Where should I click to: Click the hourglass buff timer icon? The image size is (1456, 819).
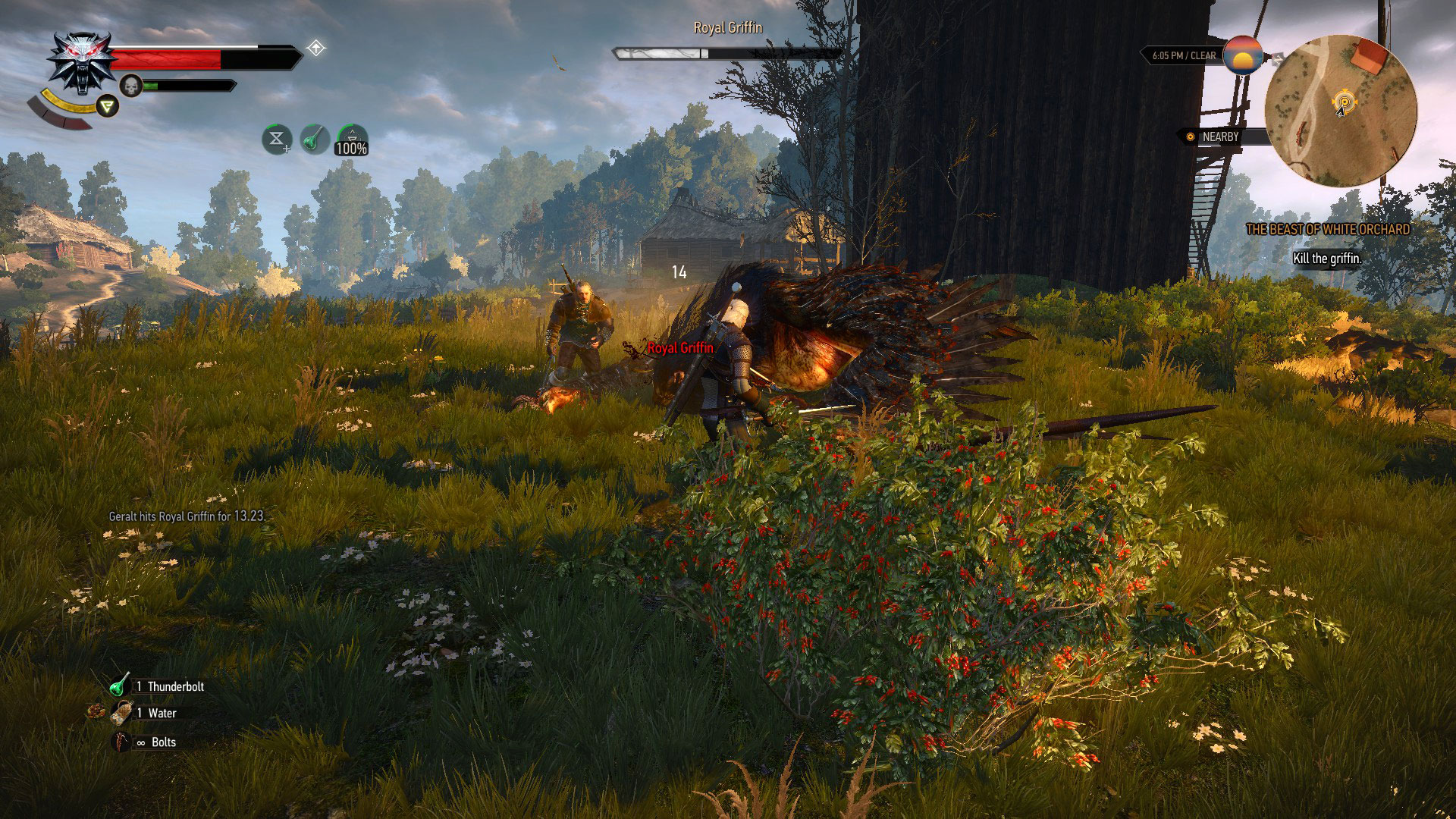[276, 140]
